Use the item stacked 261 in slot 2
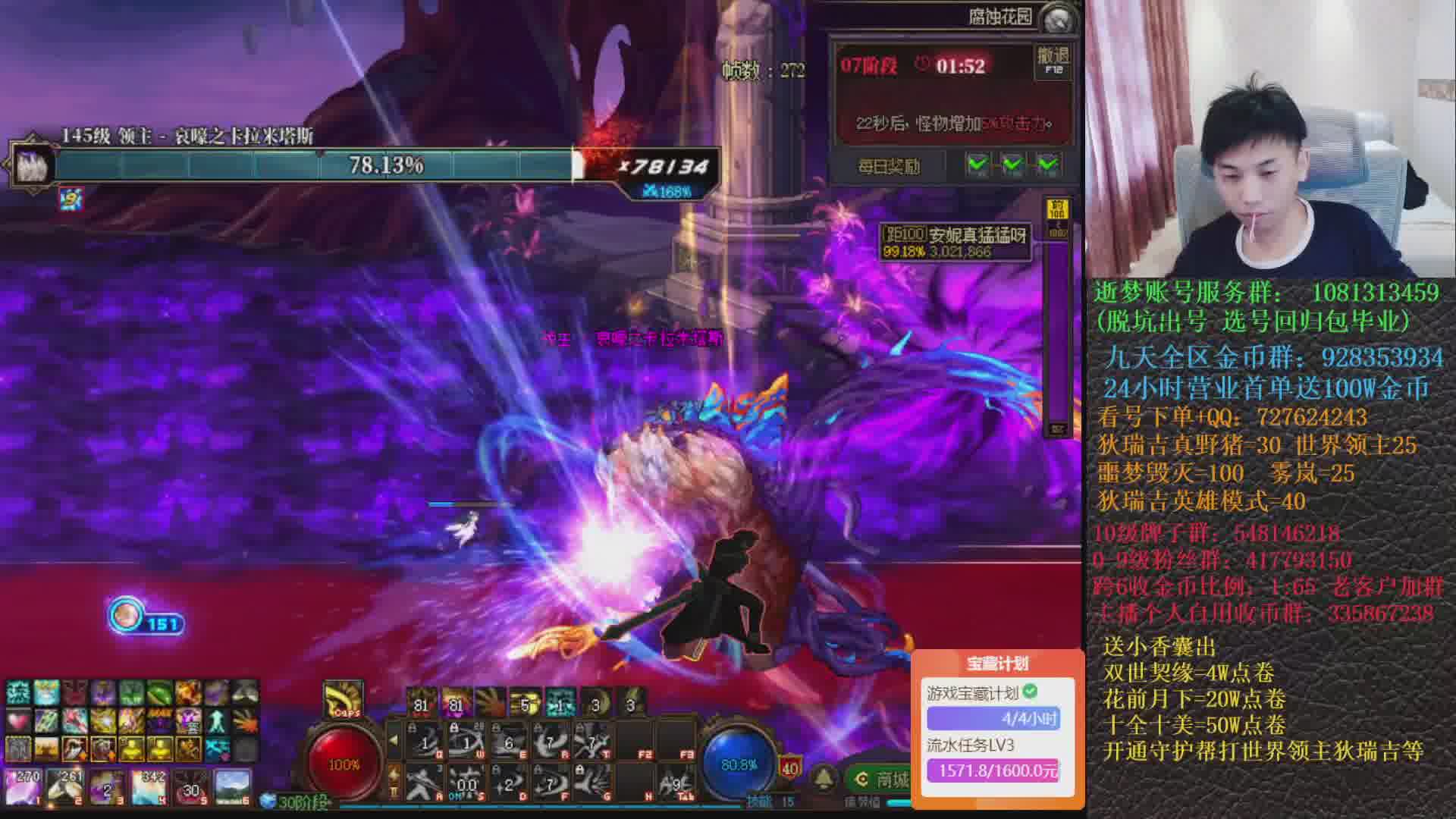 65,786
